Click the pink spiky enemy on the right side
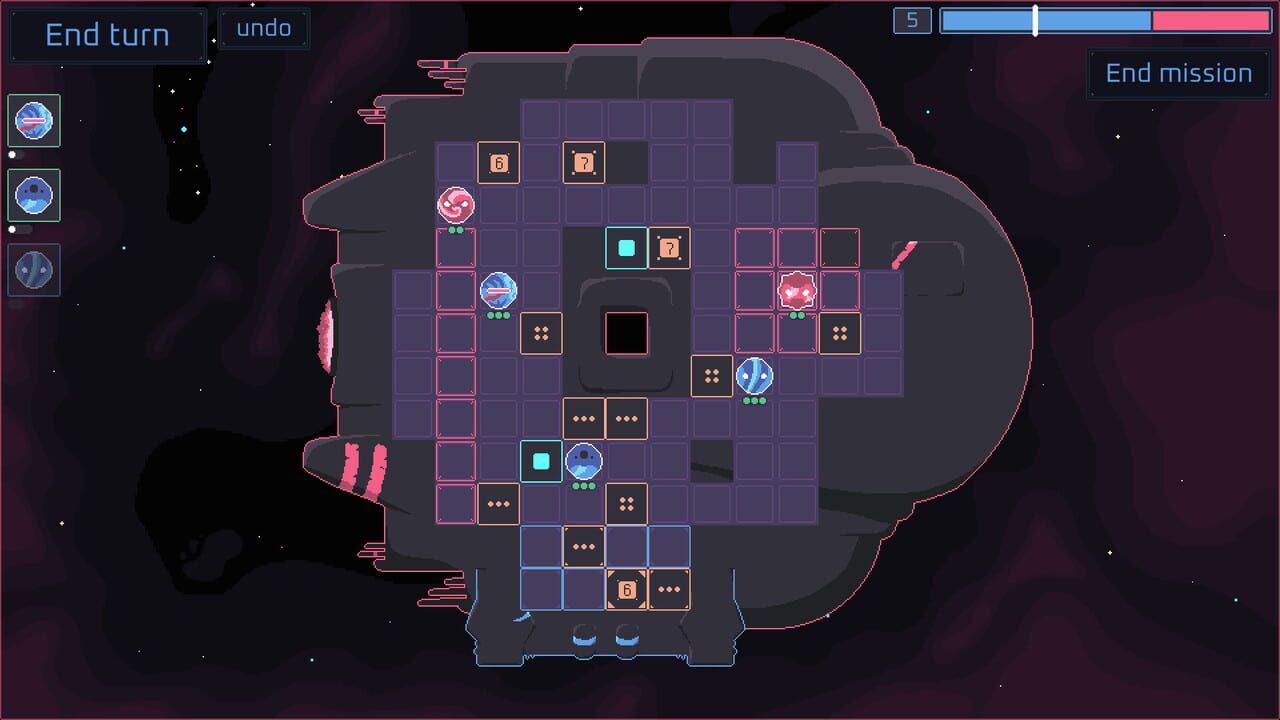The height and width of the screenshot is (720, 1280). 797,291
